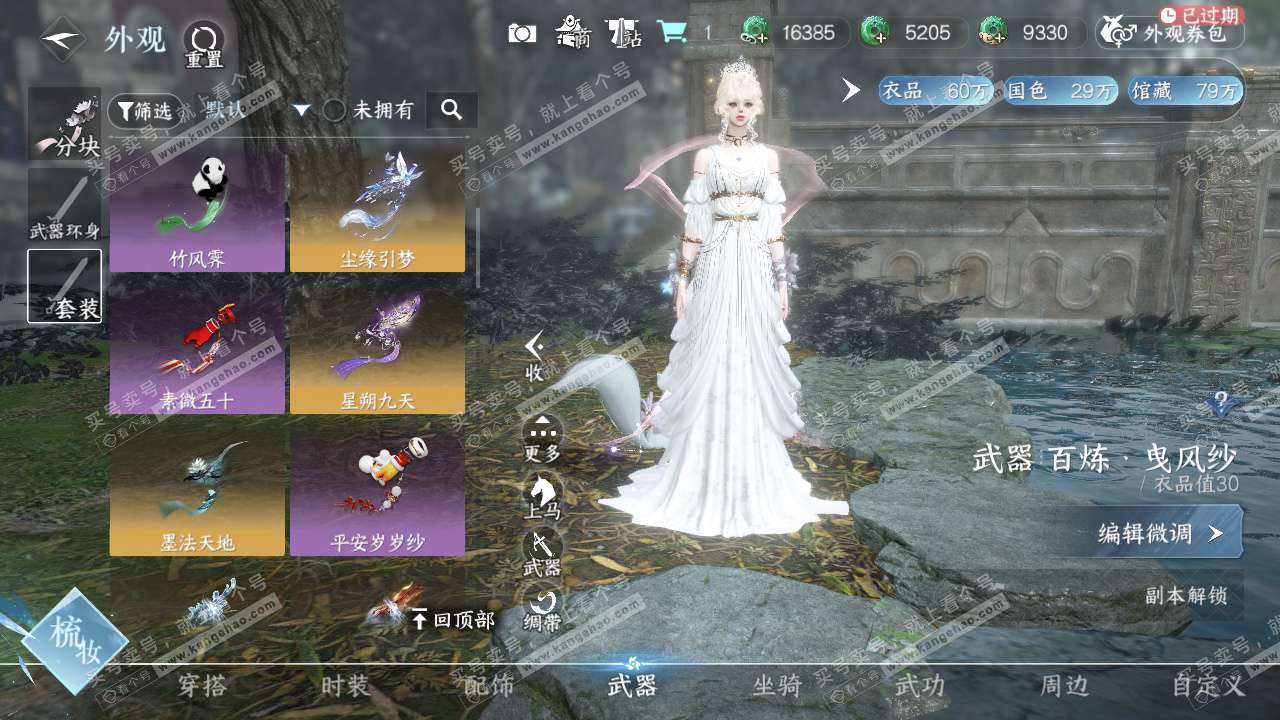1280x720 pixels.
Task: Choose the 星朔九天 weapon skin
Action: point(377,355)
